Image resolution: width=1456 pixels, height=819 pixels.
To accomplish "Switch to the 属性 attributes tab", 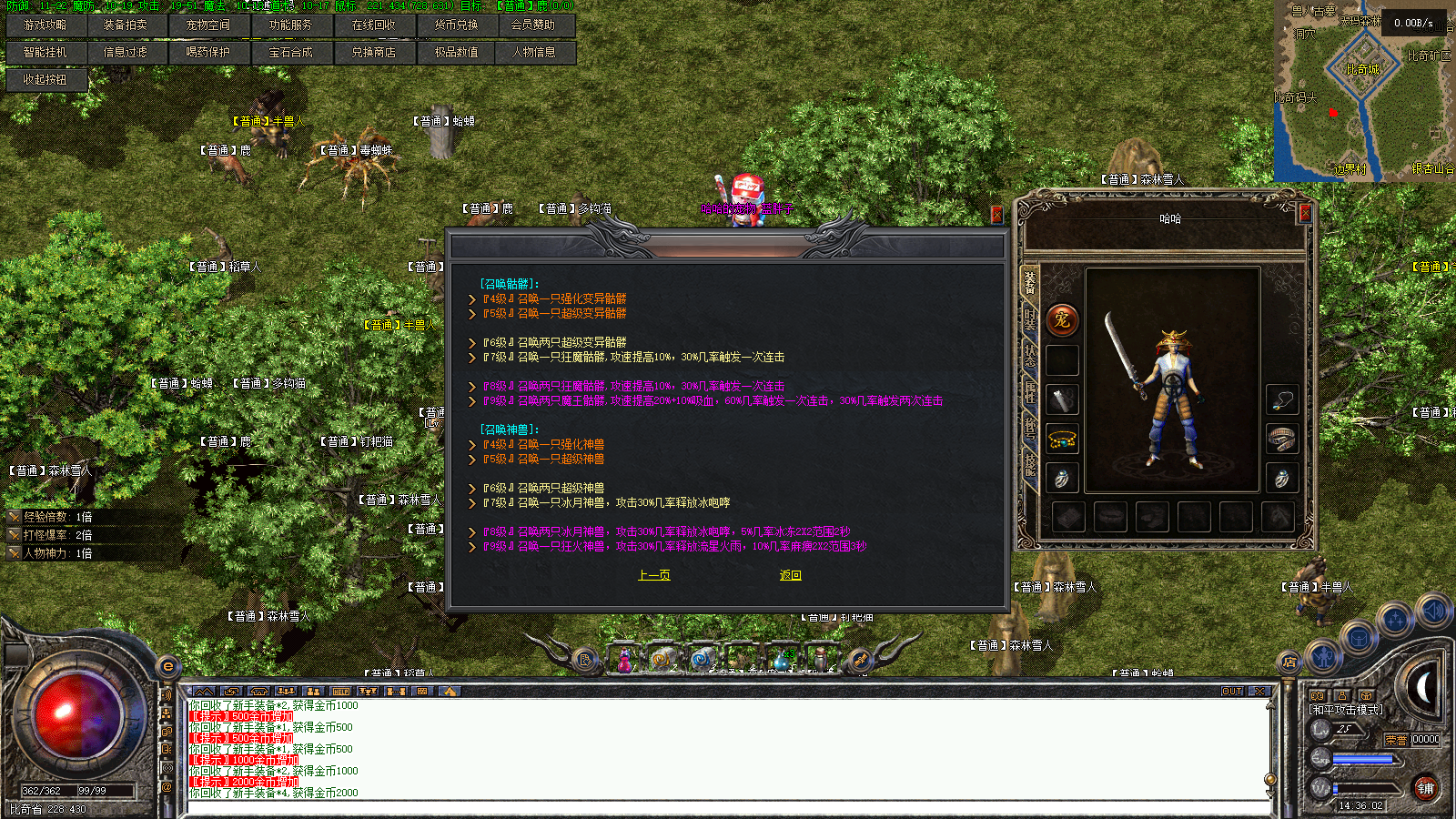I will tap(1030, 390).
